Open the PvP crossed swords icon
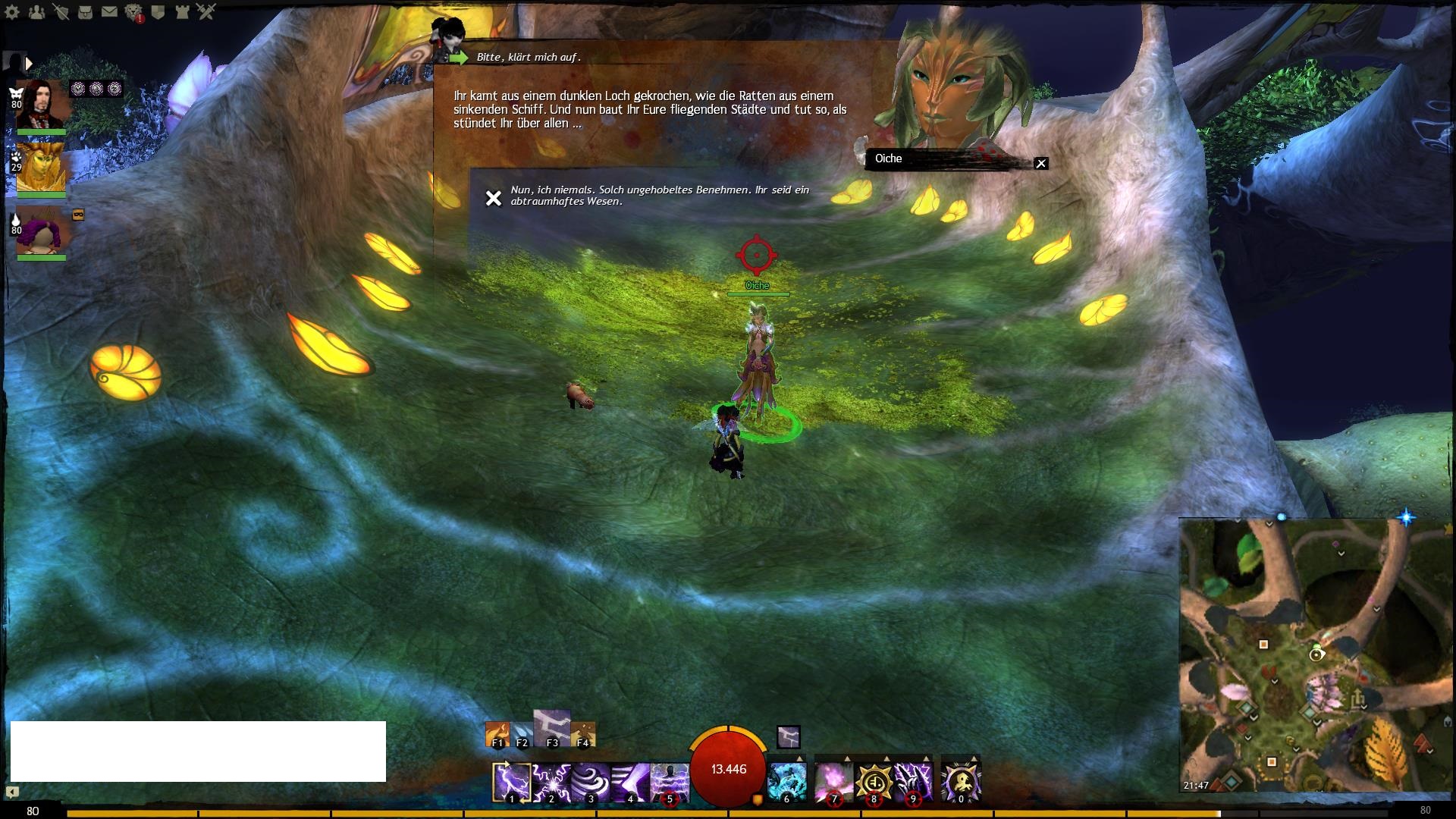 [206, 12]
